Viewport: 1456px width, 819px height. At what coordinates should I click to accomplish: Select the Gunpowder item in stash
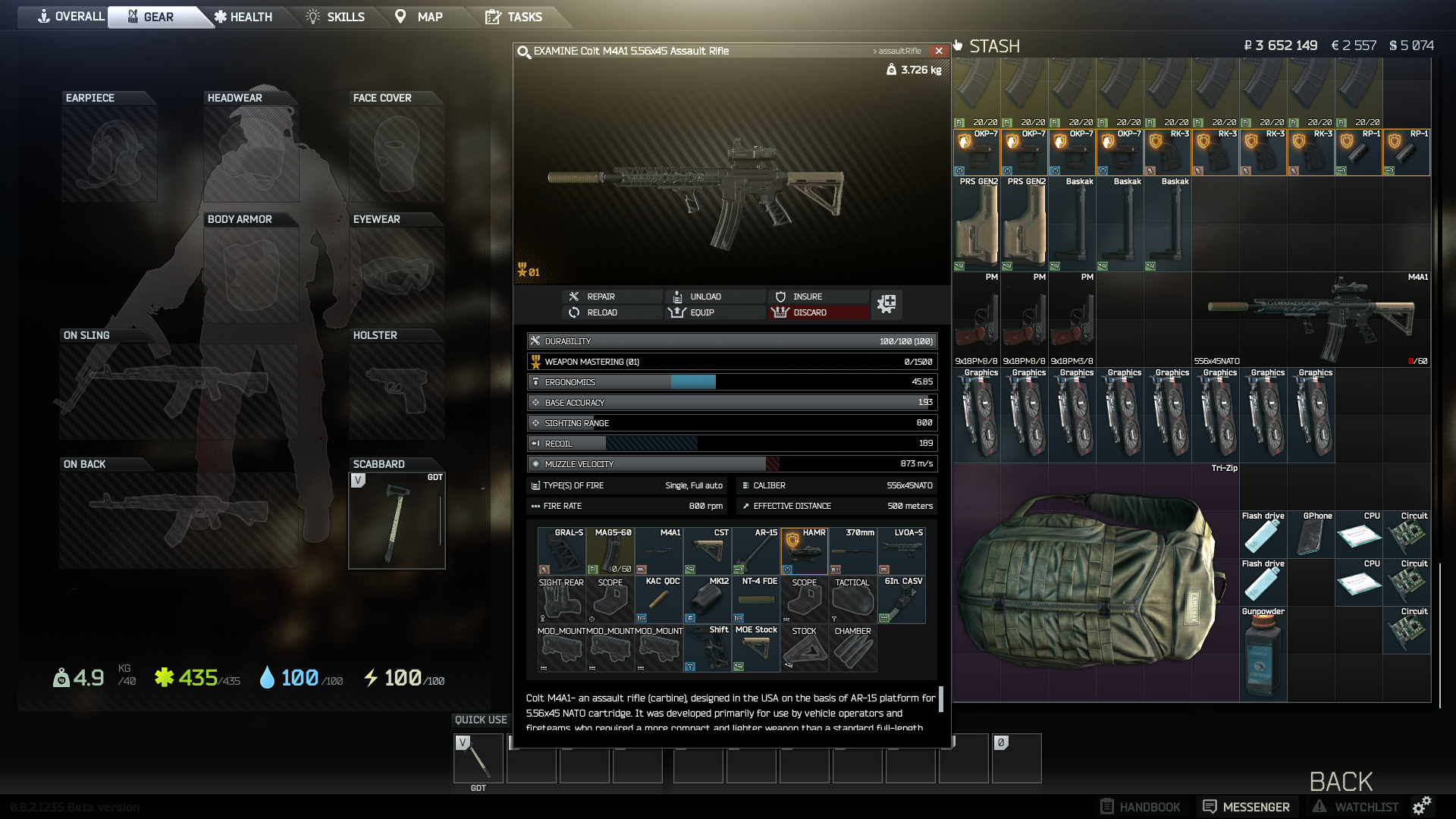point(1263,653)
